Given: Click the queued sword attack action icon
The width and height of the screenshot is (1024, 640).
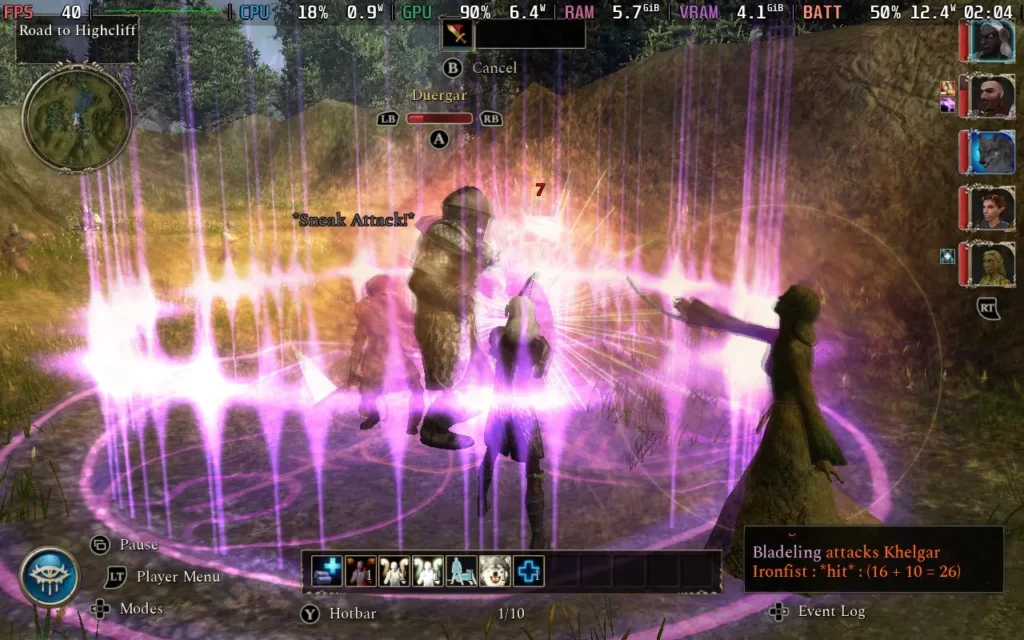Looking at the screenshot, I should coord(457,34).
